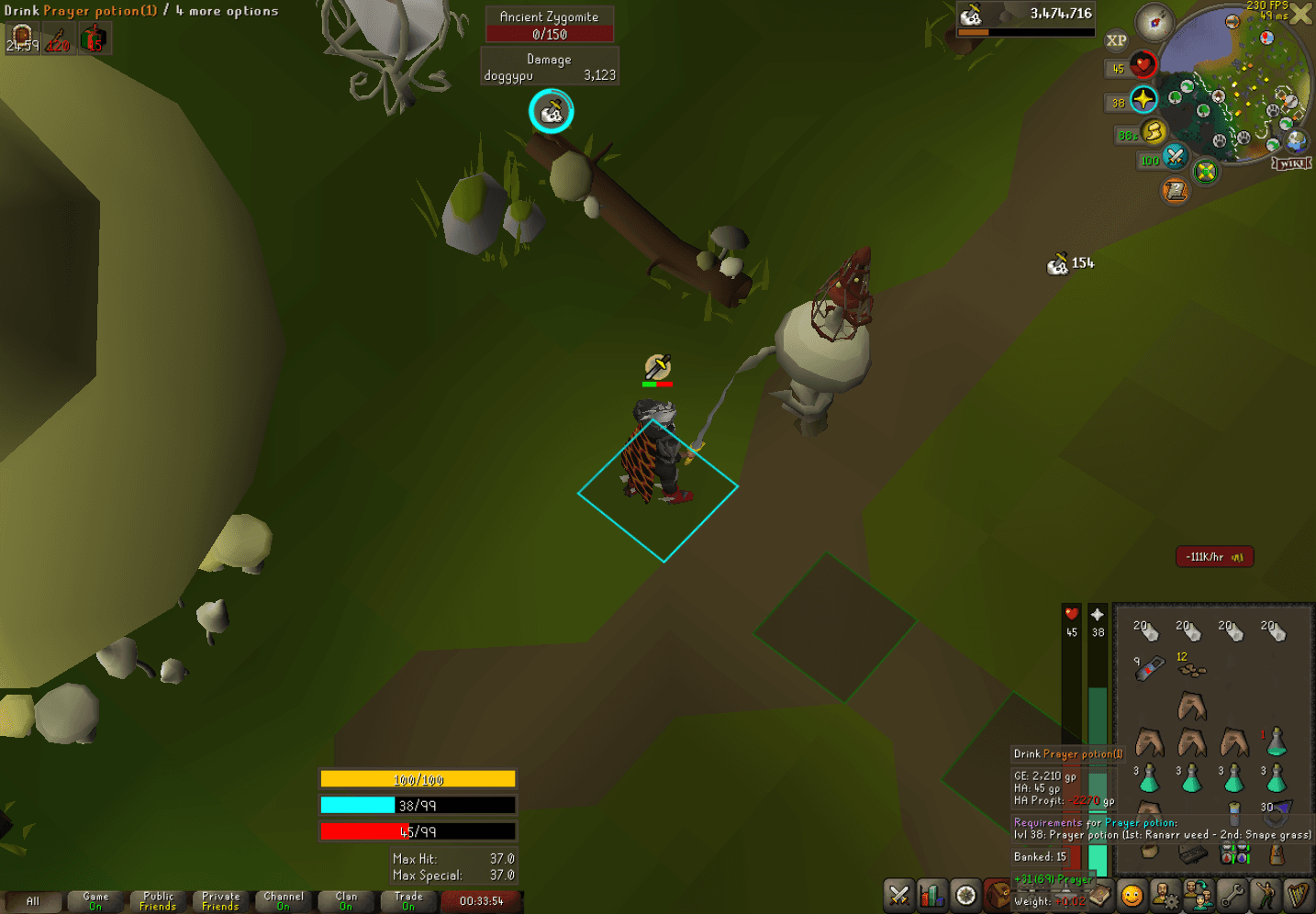The image size is (1316, 914).
Task: Select the All chat tab
Action: point(34,902)
